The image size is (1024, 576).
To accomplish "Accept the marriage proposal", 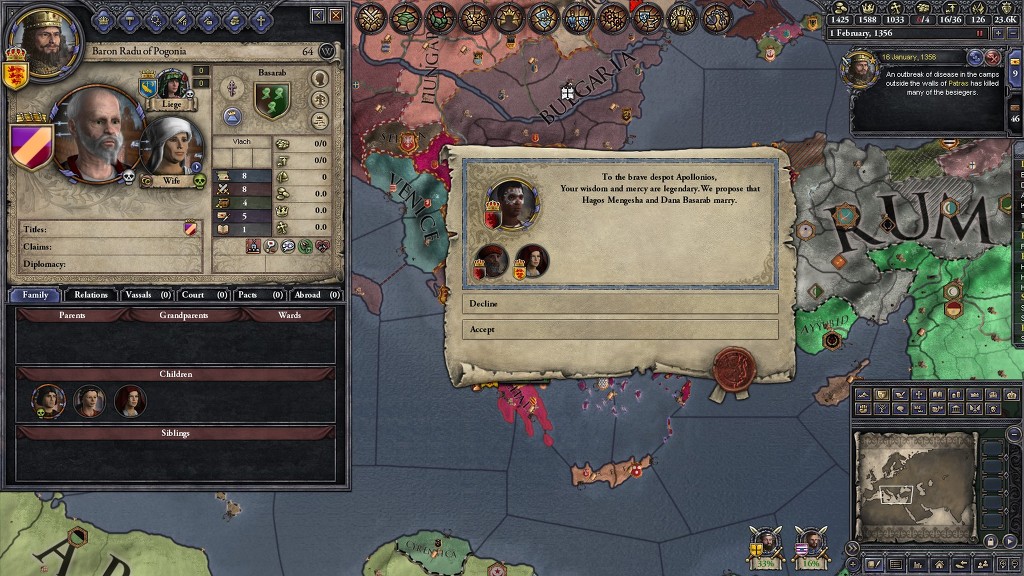I will (x=619, y=329).
